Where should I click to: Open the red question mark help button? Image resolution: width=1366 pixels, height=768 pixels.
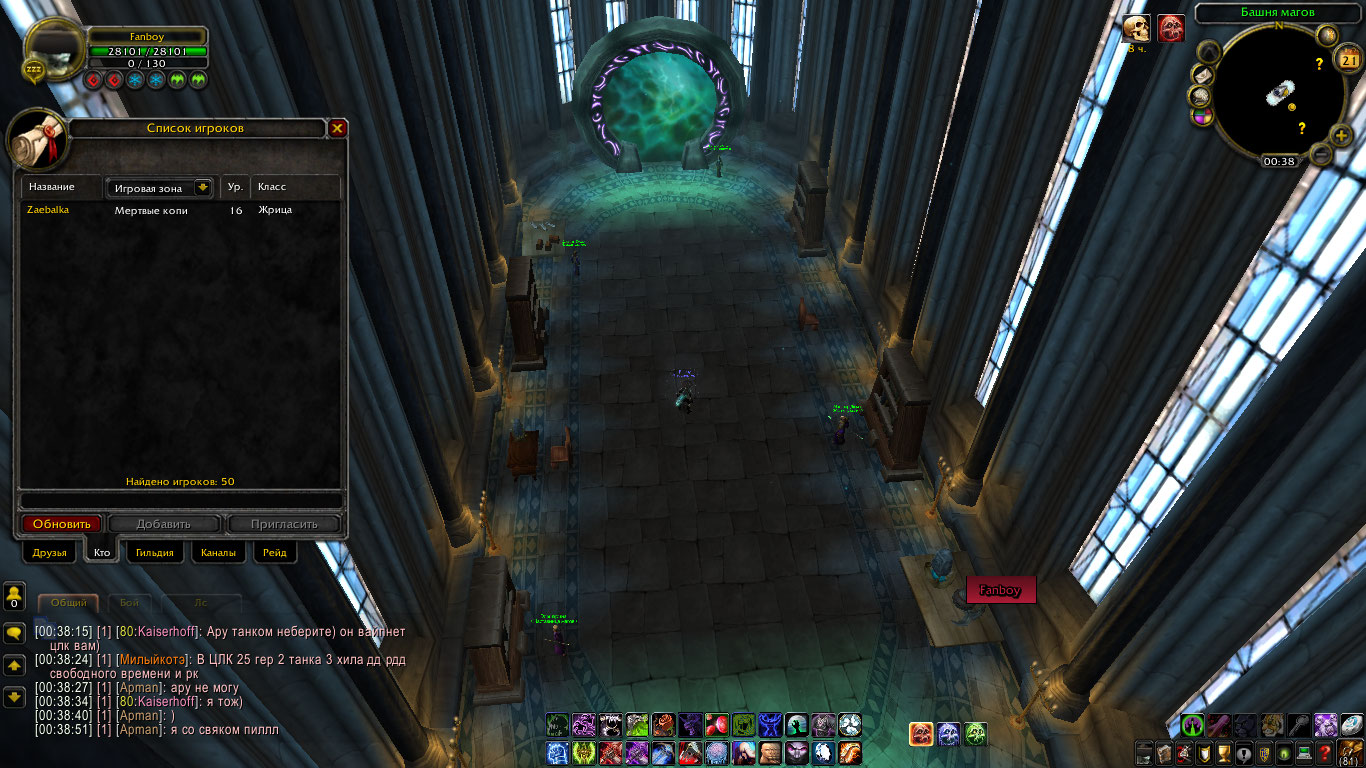(1324, 754)
